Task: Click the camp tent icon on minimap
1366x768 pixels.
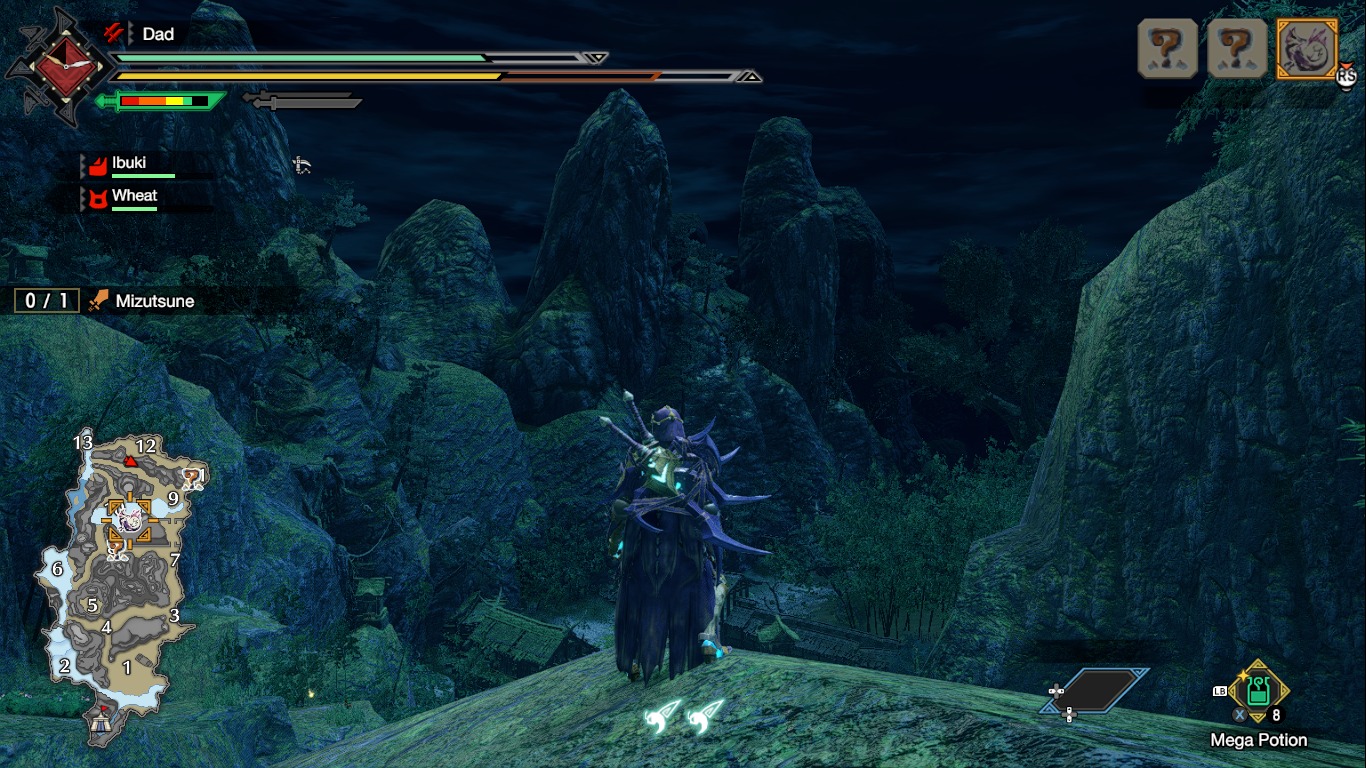Action: [x=101, y=721]
